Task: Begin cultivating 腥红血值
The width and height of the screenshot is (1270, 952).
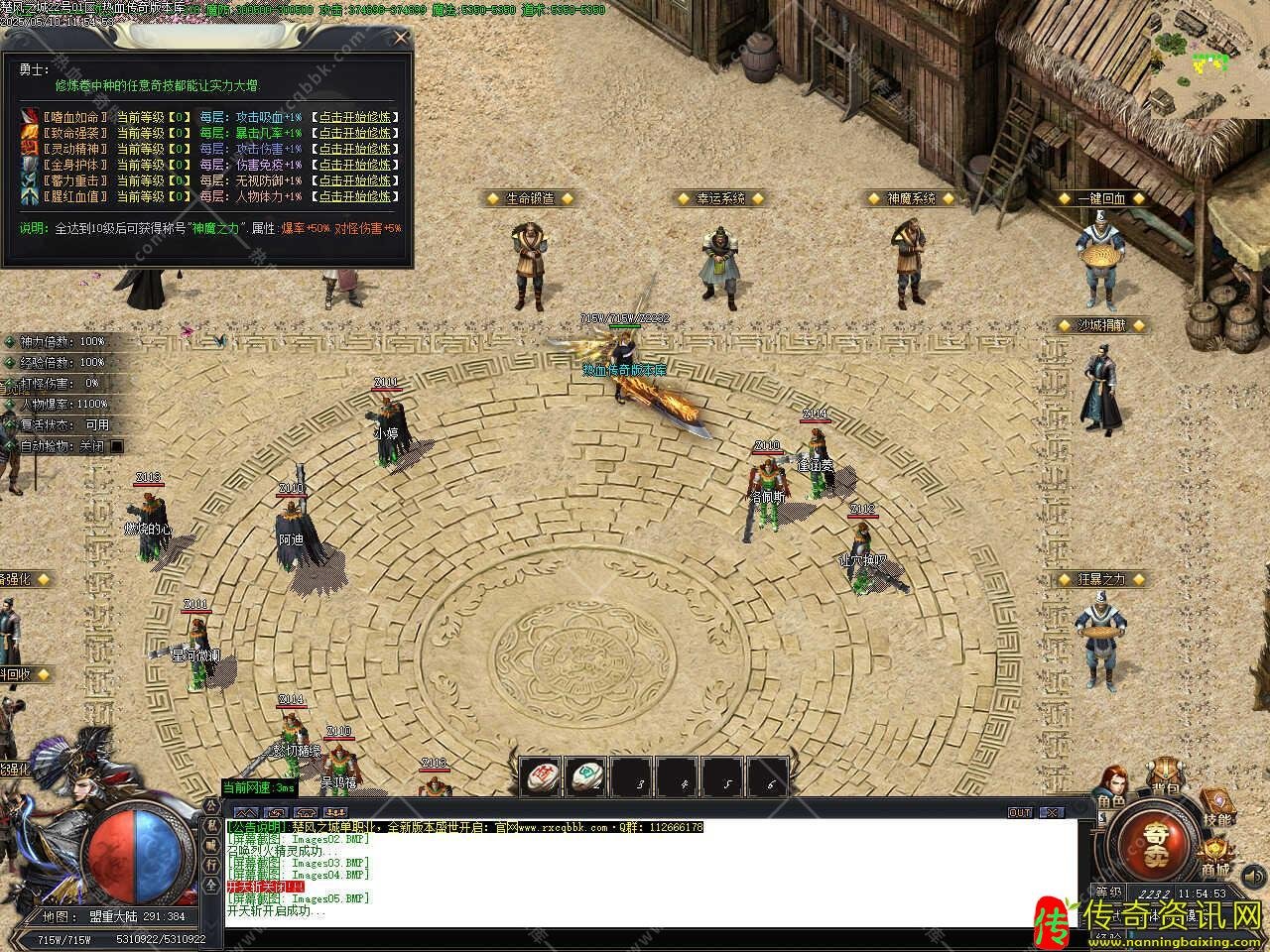Action: [x=355, y=196]
